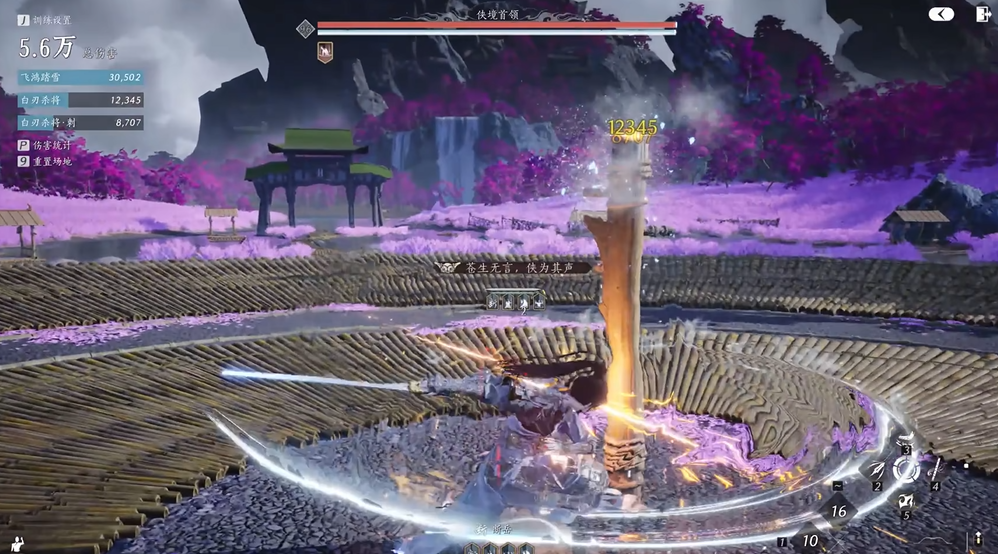The height and width of the screenshot is (554, 998).
Task: Select the 白刃杀将 12,345 damage row
Action: click(81, 100)
